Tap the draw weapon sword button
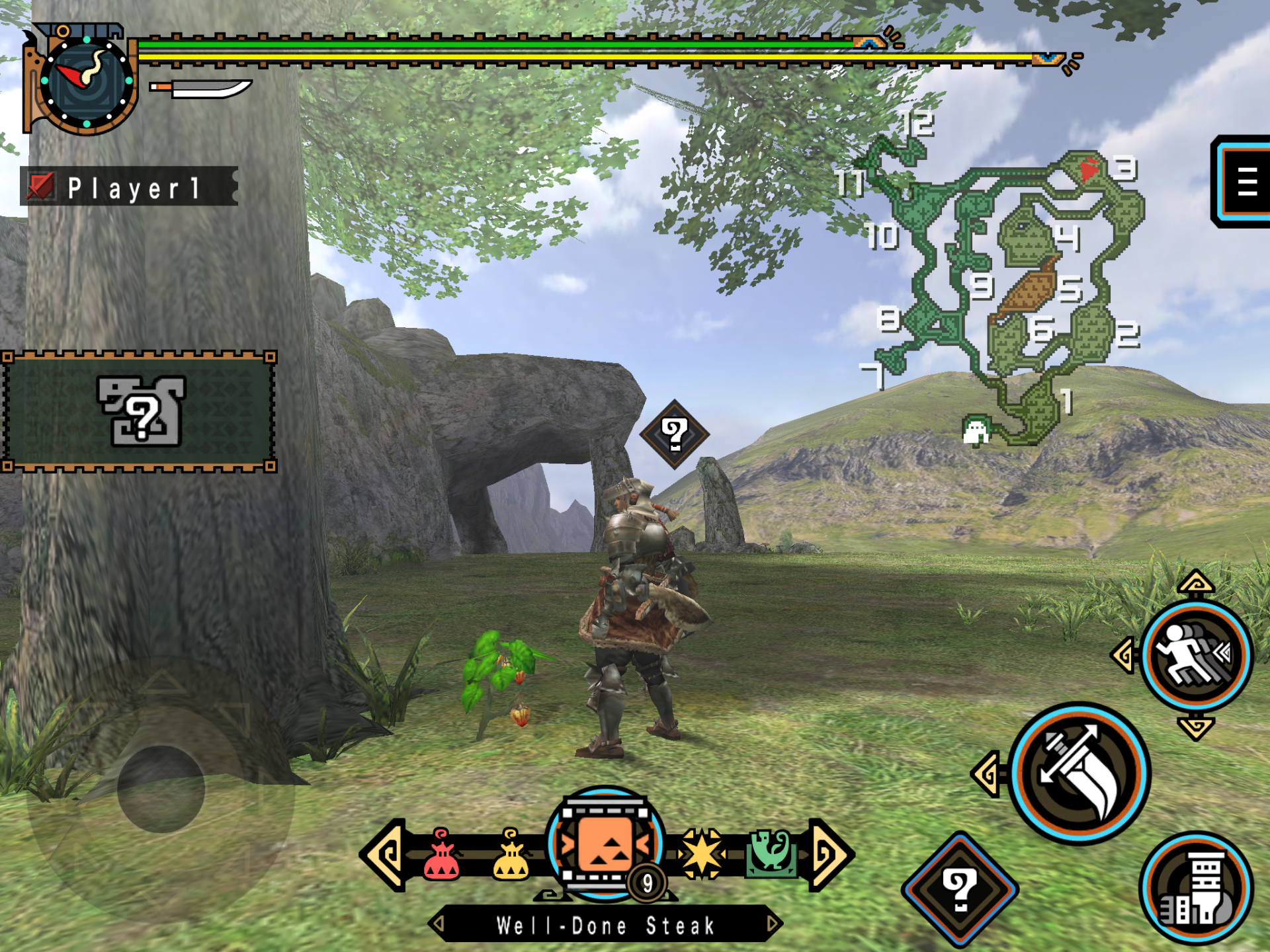Viewport: 1270px width, 952px height. click(1079, 773)
